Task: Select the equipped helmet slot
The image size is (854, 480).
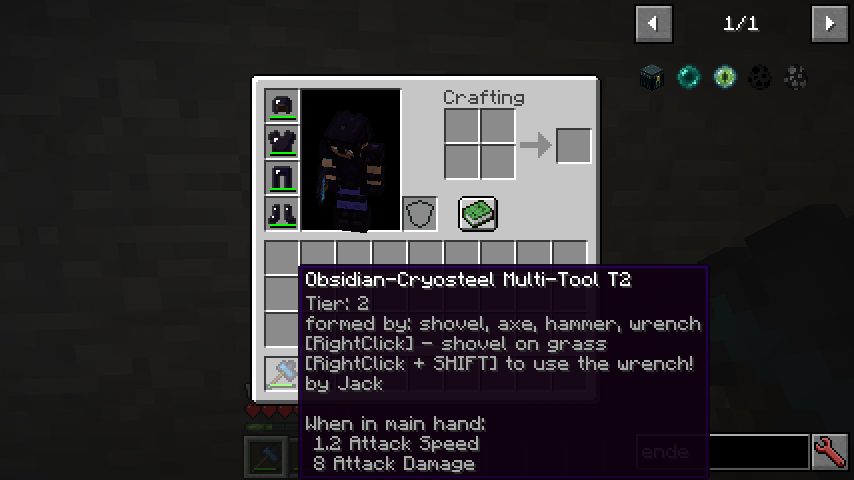Action: [x=282, y=106]
